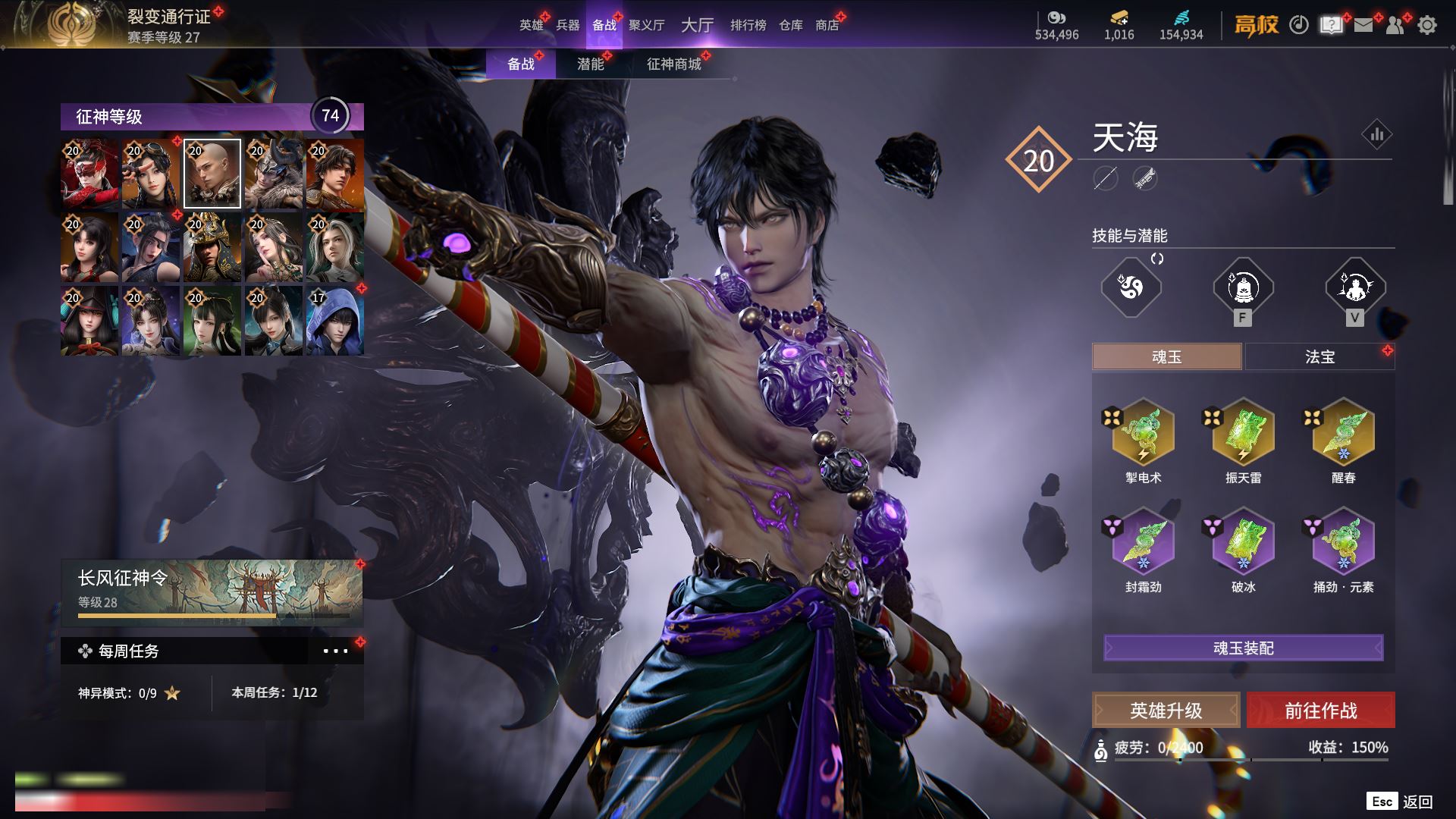Choose the 破冰 soul jade slot
This screenshot has width=1456, height=819.
tap(1243, 541)
